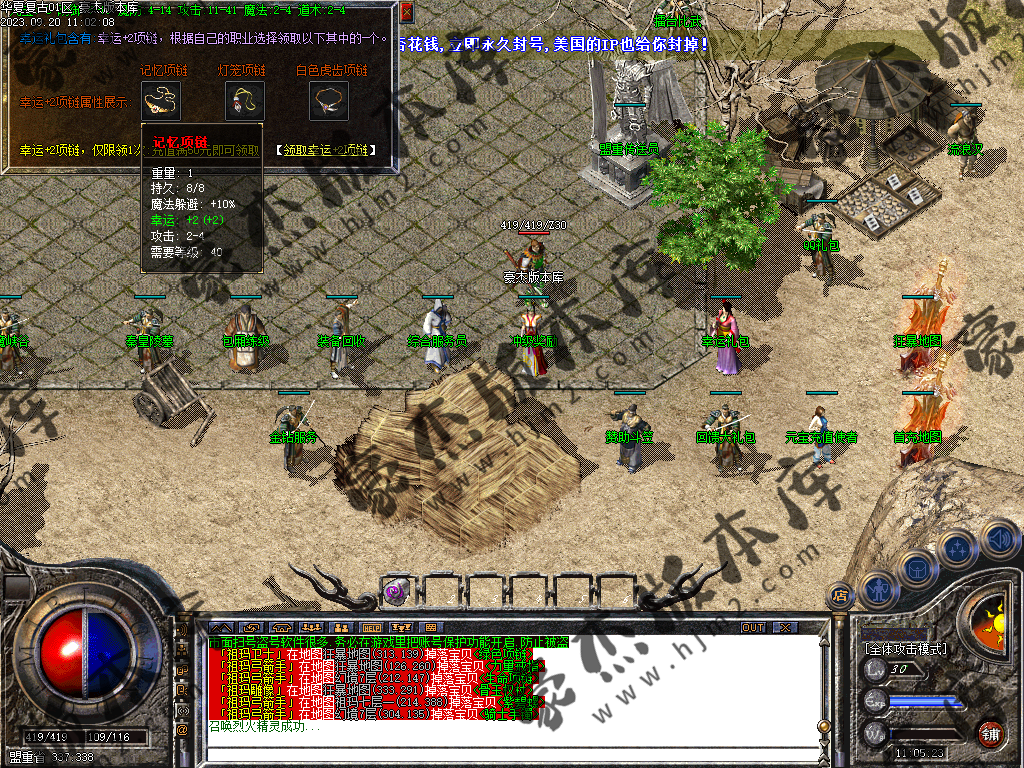Switch the all-attack mode label
Image resolution: width=1024 pixels, height=768 pixels.
click(903, 649)
